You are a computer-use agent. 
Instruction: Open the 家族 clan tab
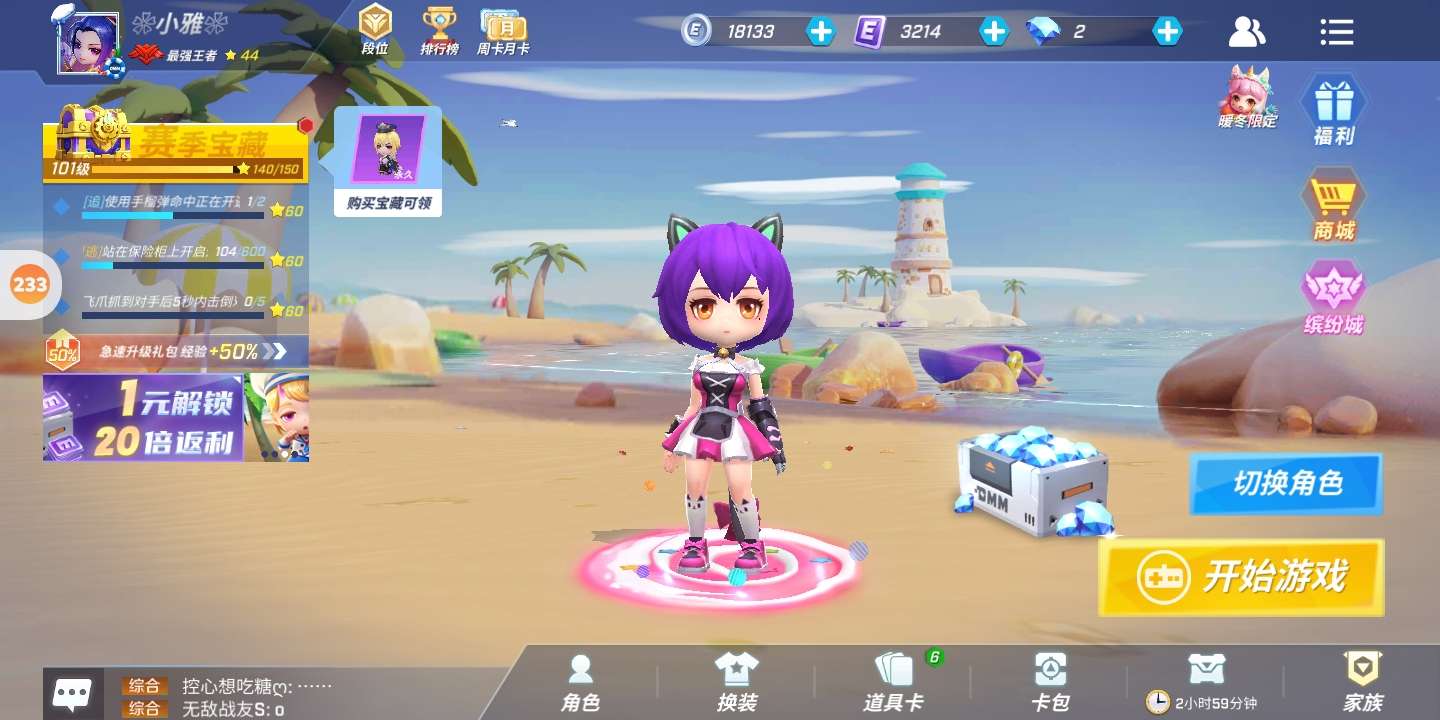[x=1362, y=683]
